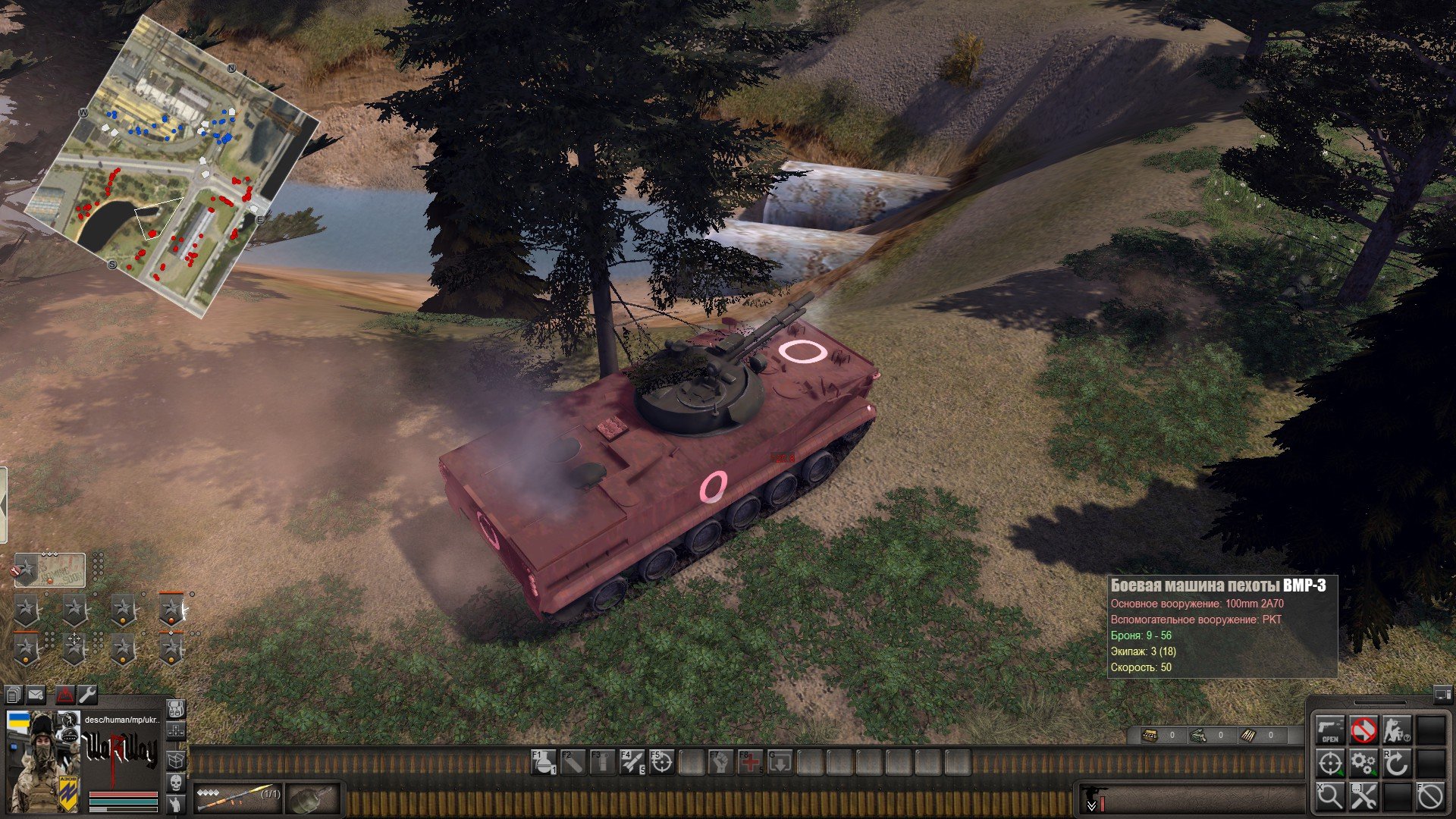Use the F1 grenade hotbar slot
Viewport: 1456px width, 819px height.
[x=544, y=762]
